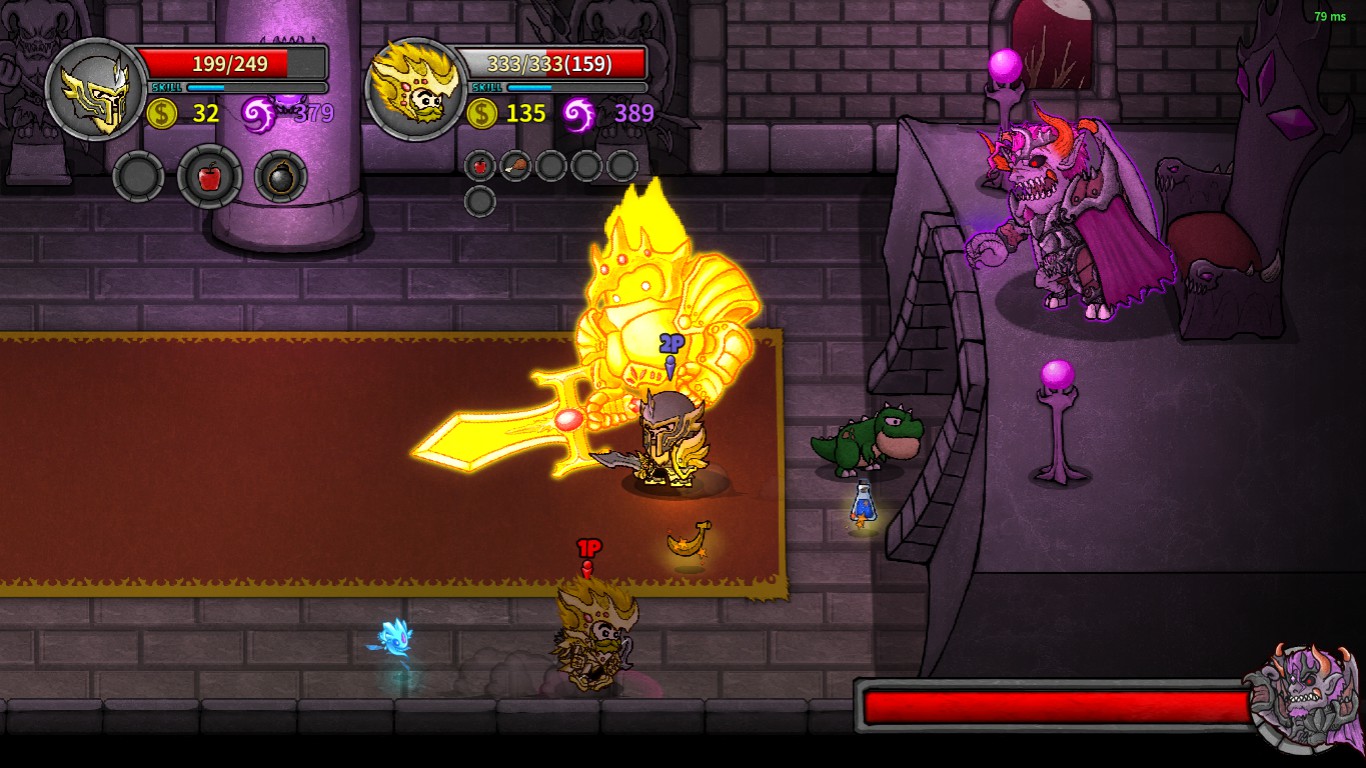Click the empty lower slot under Player 2's inventory

pyautogui.click(x=480, y=198)
